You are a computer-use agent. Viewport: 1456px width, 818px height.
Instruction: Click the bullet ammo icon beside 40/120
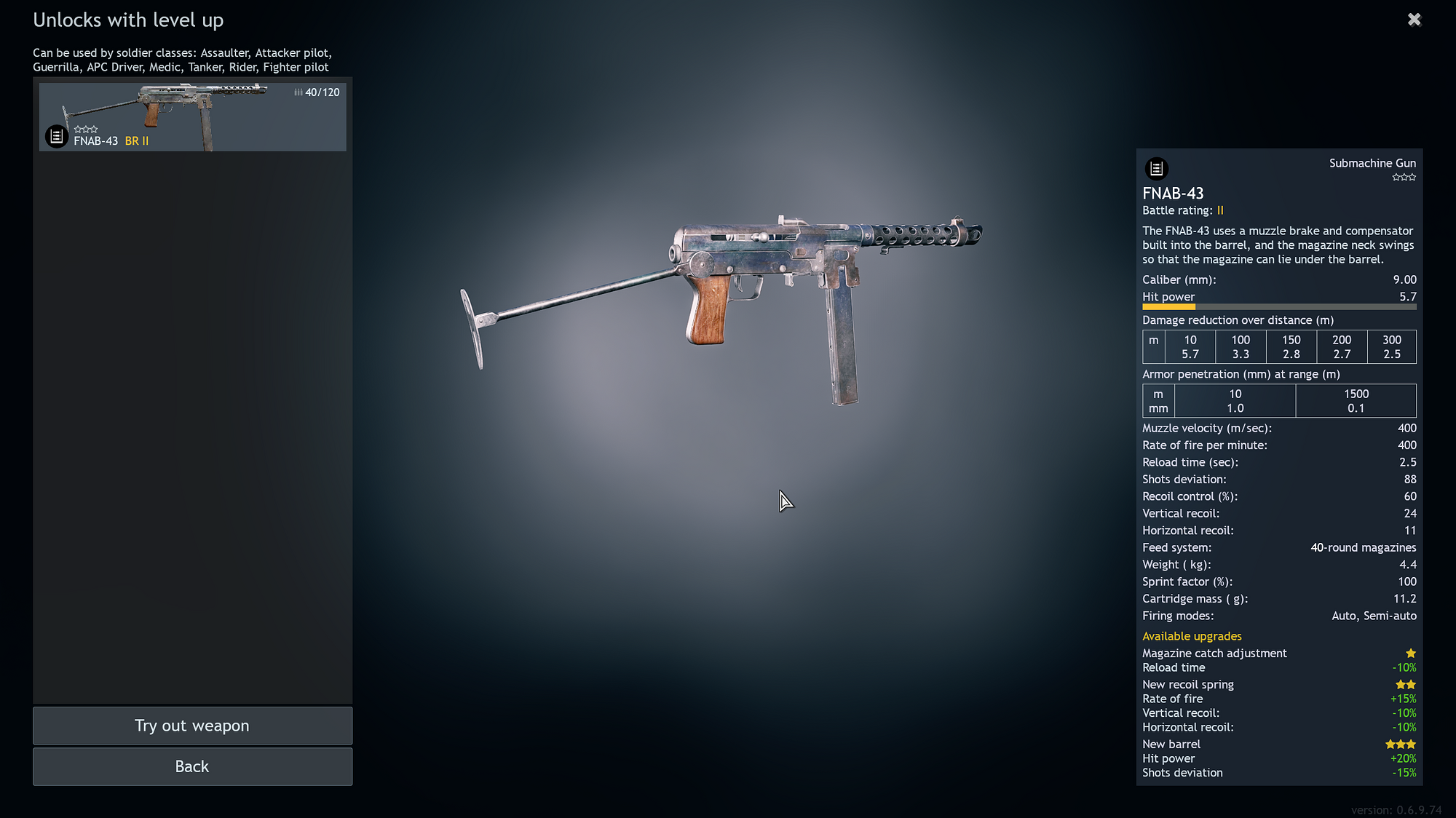click(297, 92)
